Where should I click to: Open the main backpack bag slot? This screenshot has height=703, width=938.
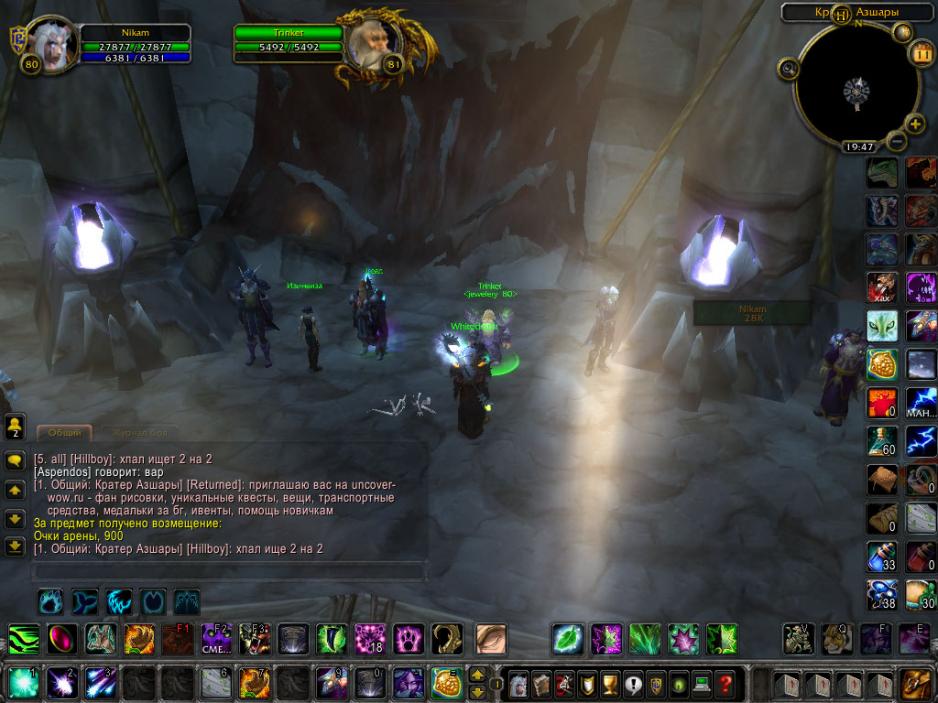pyautogui.click(x=915, y=684)
